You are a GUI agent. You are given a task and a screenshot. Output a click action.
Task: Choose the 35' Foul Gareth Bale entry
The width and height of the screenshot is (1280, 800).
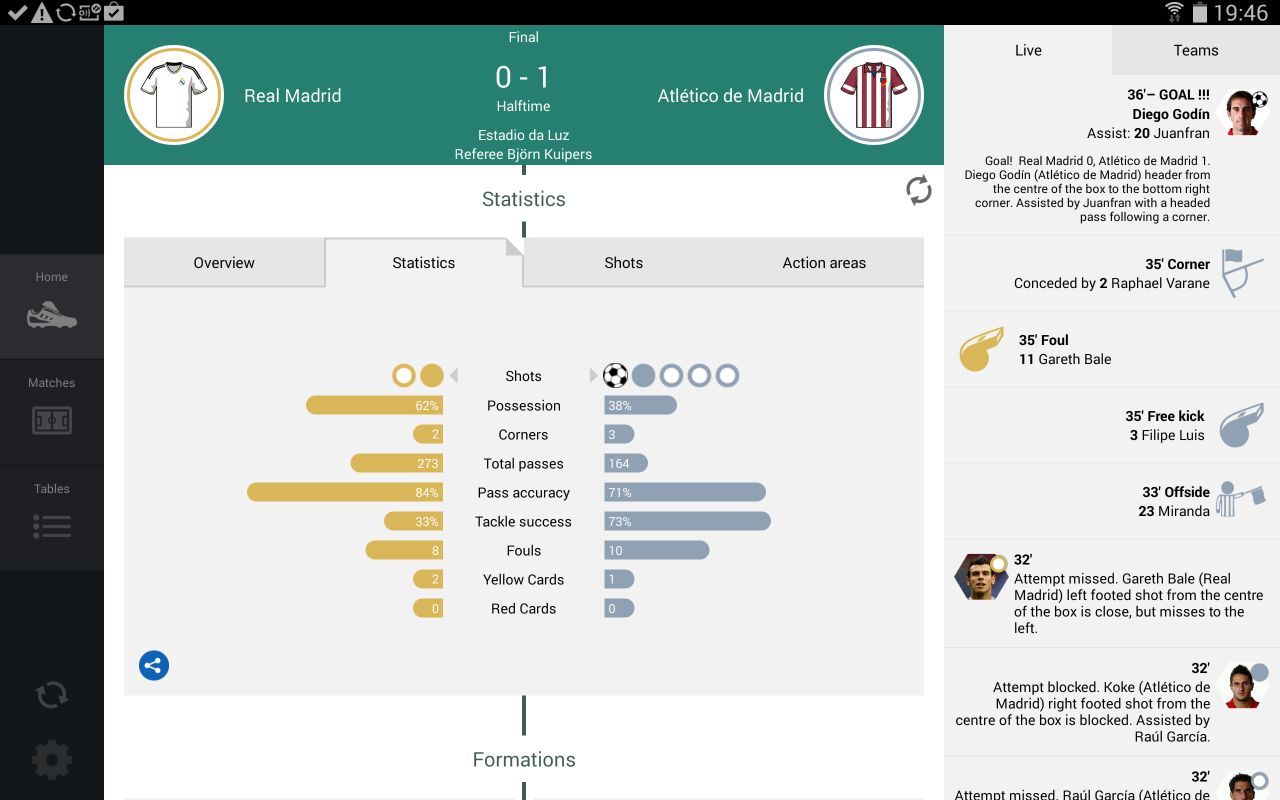(x=1112, y=349)
